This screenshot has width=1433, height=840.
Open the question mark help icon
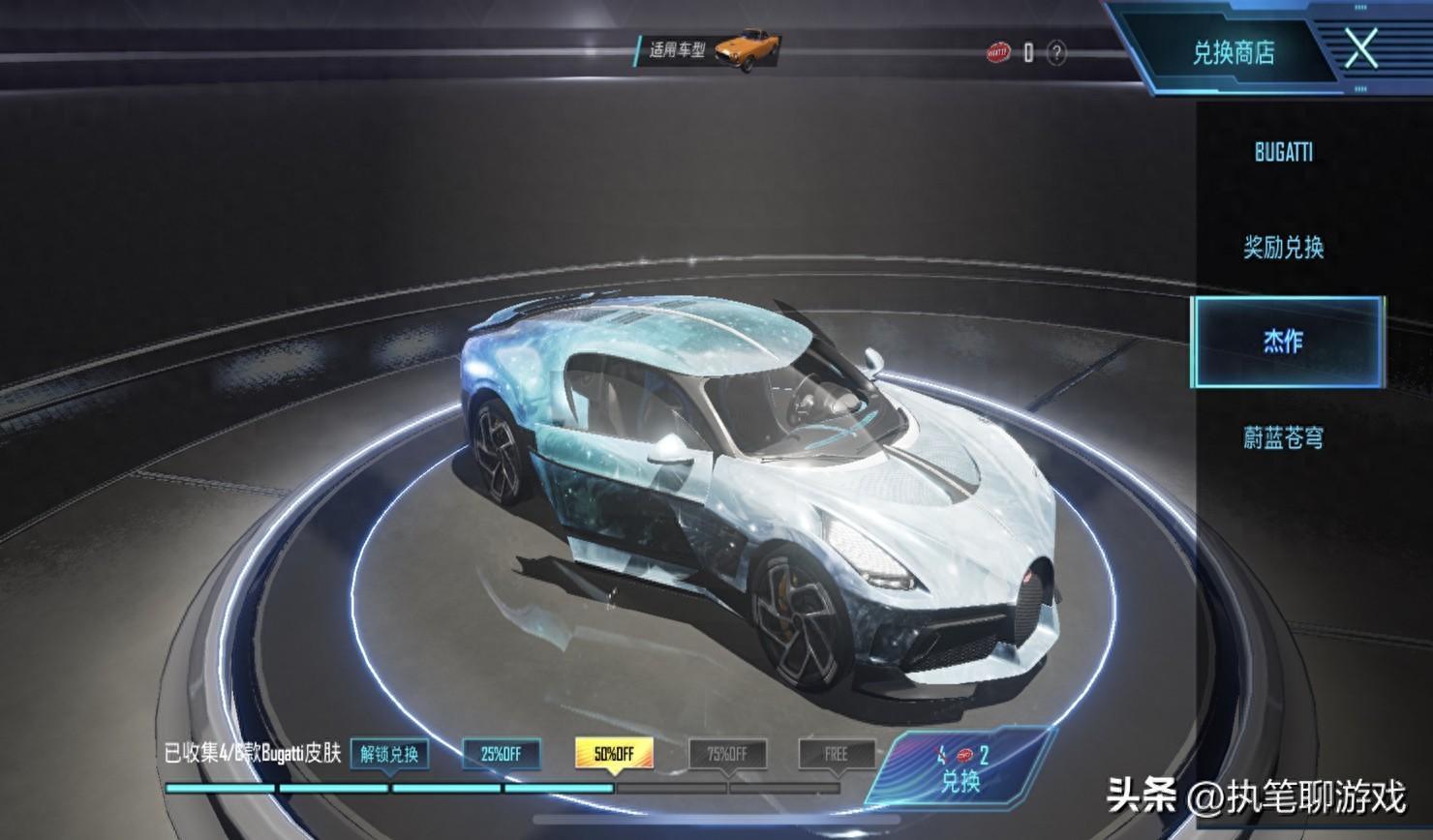(x=1056, y=53)
